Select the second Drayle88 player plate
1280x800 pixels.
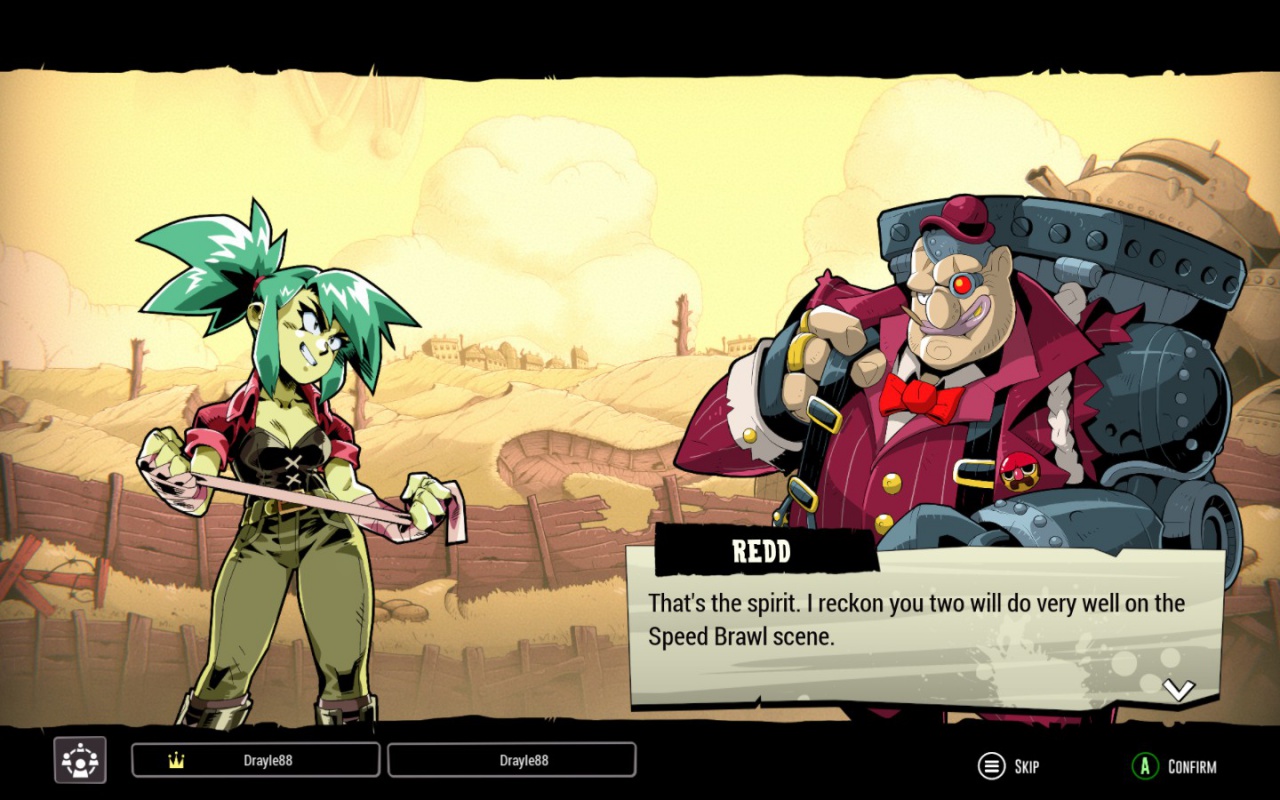[x=512, y=760]
